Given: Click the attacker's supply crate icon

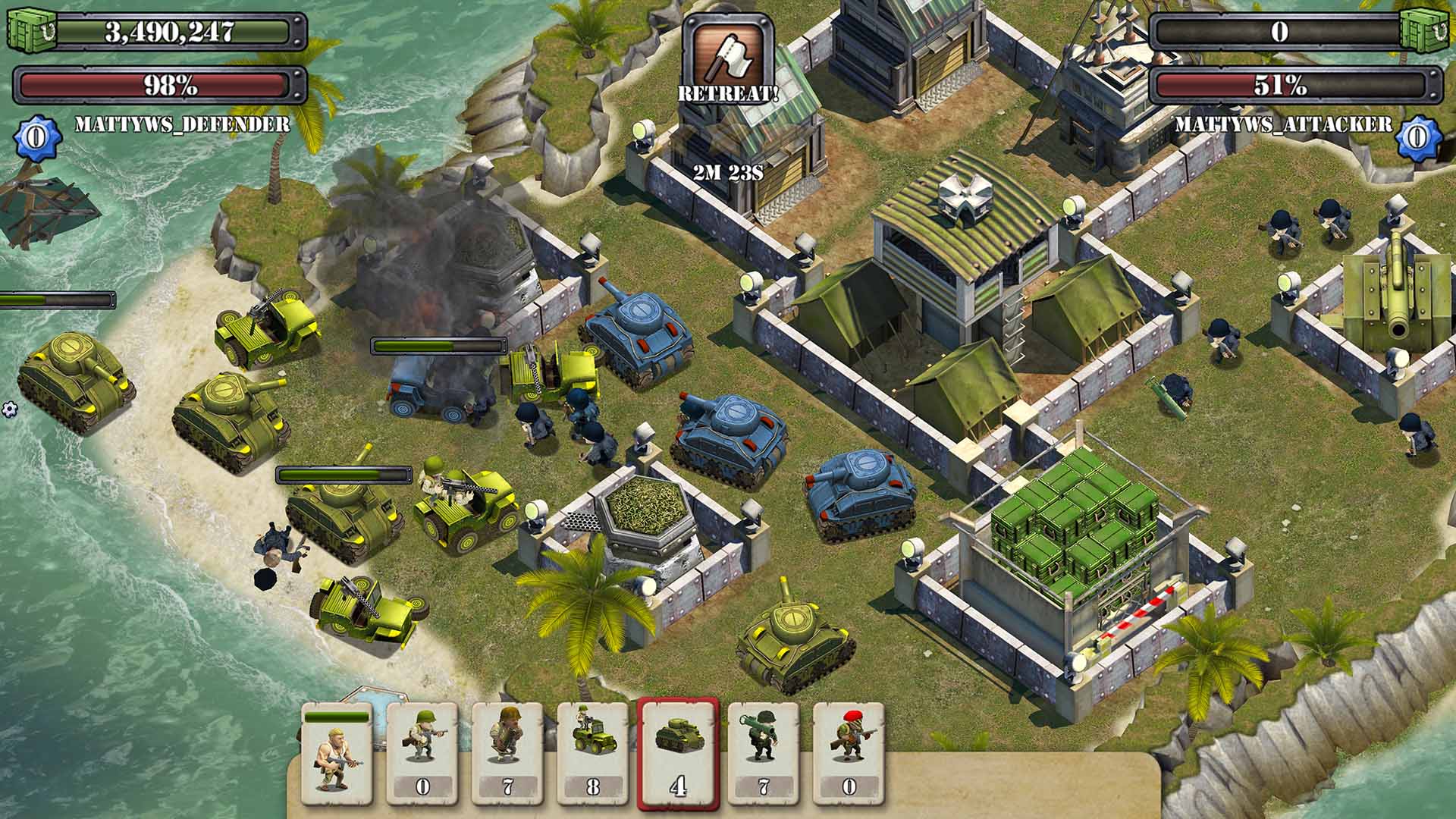Looking at the screenshot, I should click(1427, 30).
